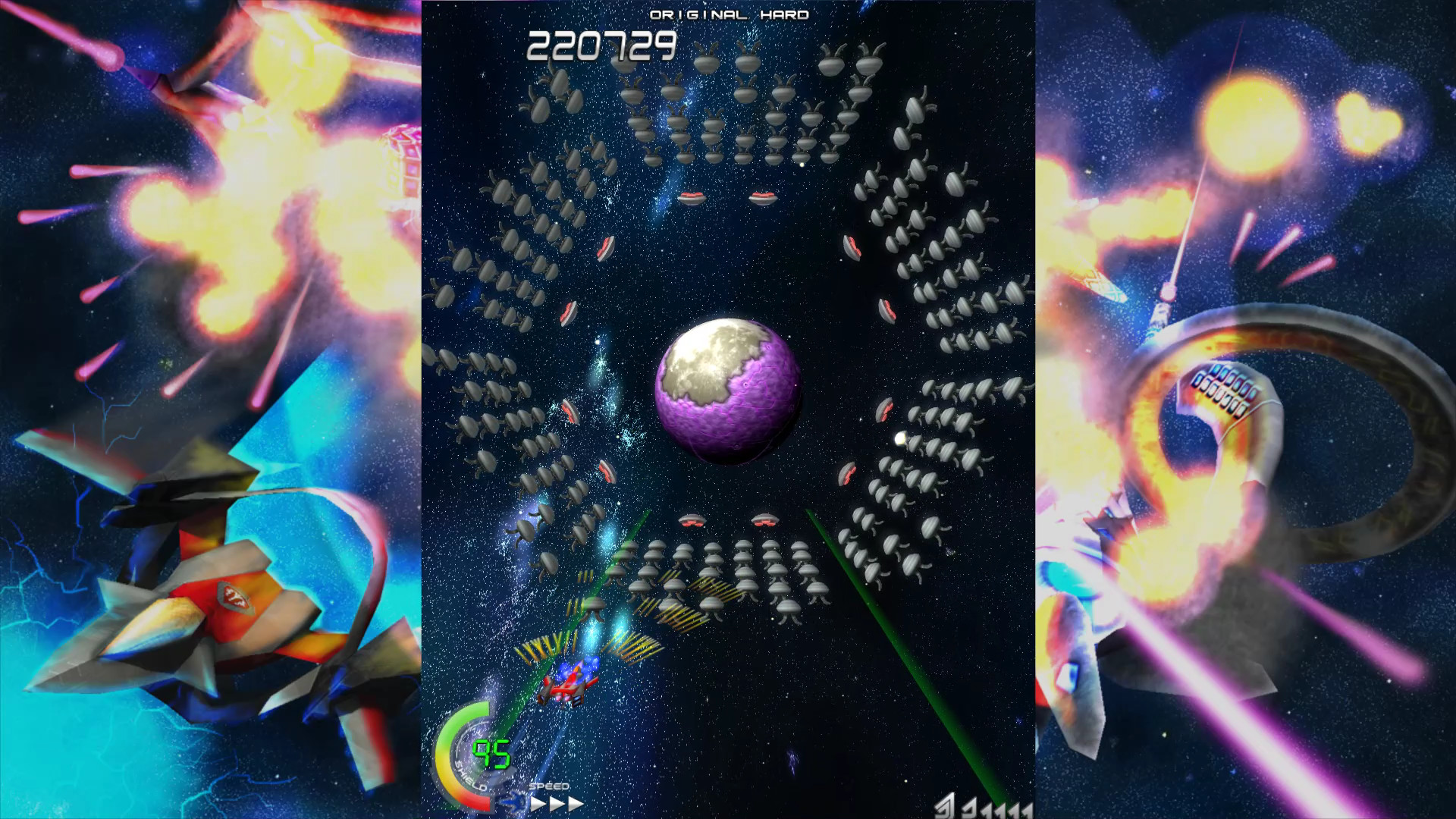1456x819 pixels.
Task: Open the ORIGINAL HARD mode label
Action: (730, 14)
